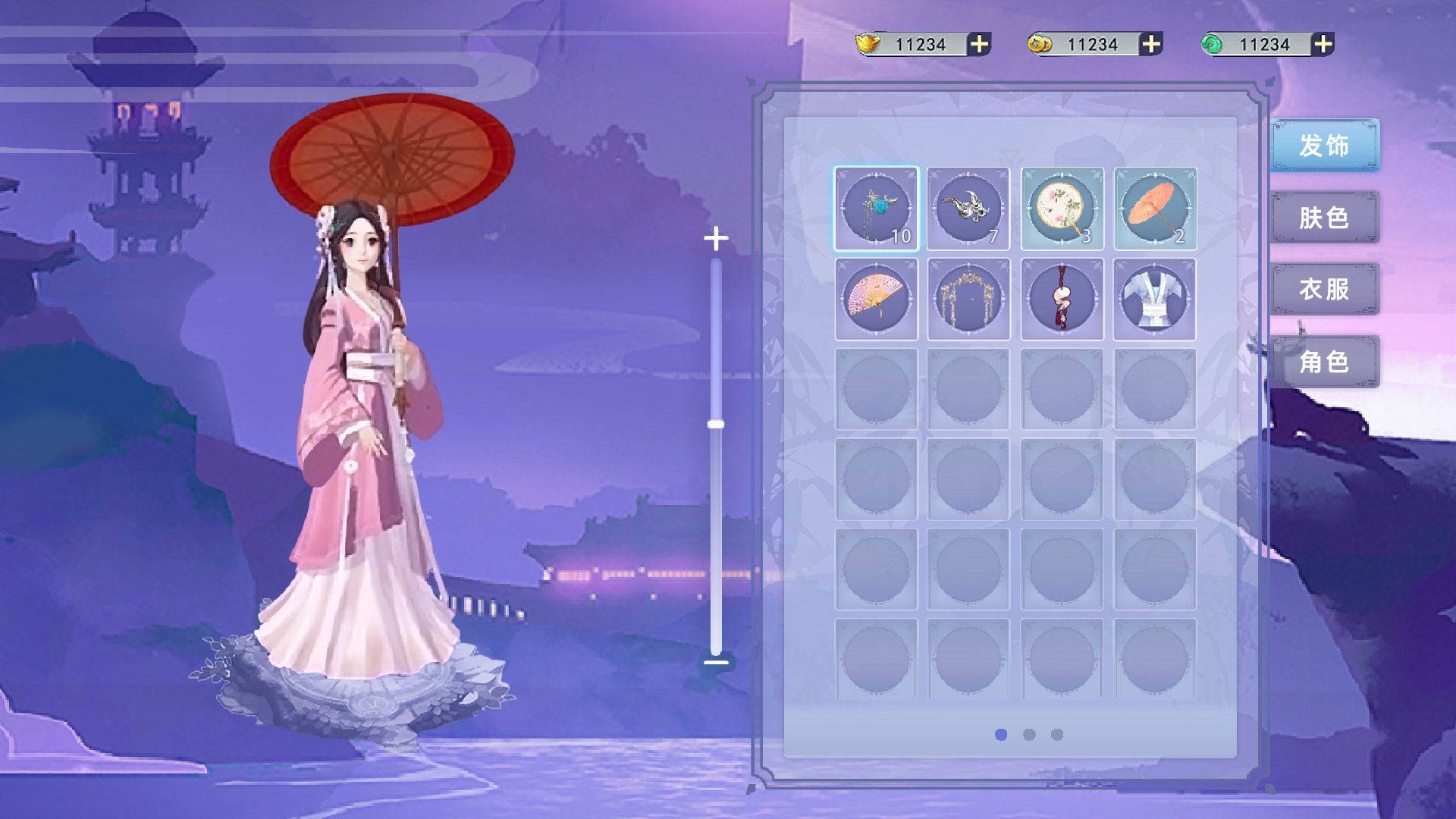Select the second pagination dot
1456x819 pixels.
pos(1029,734)
